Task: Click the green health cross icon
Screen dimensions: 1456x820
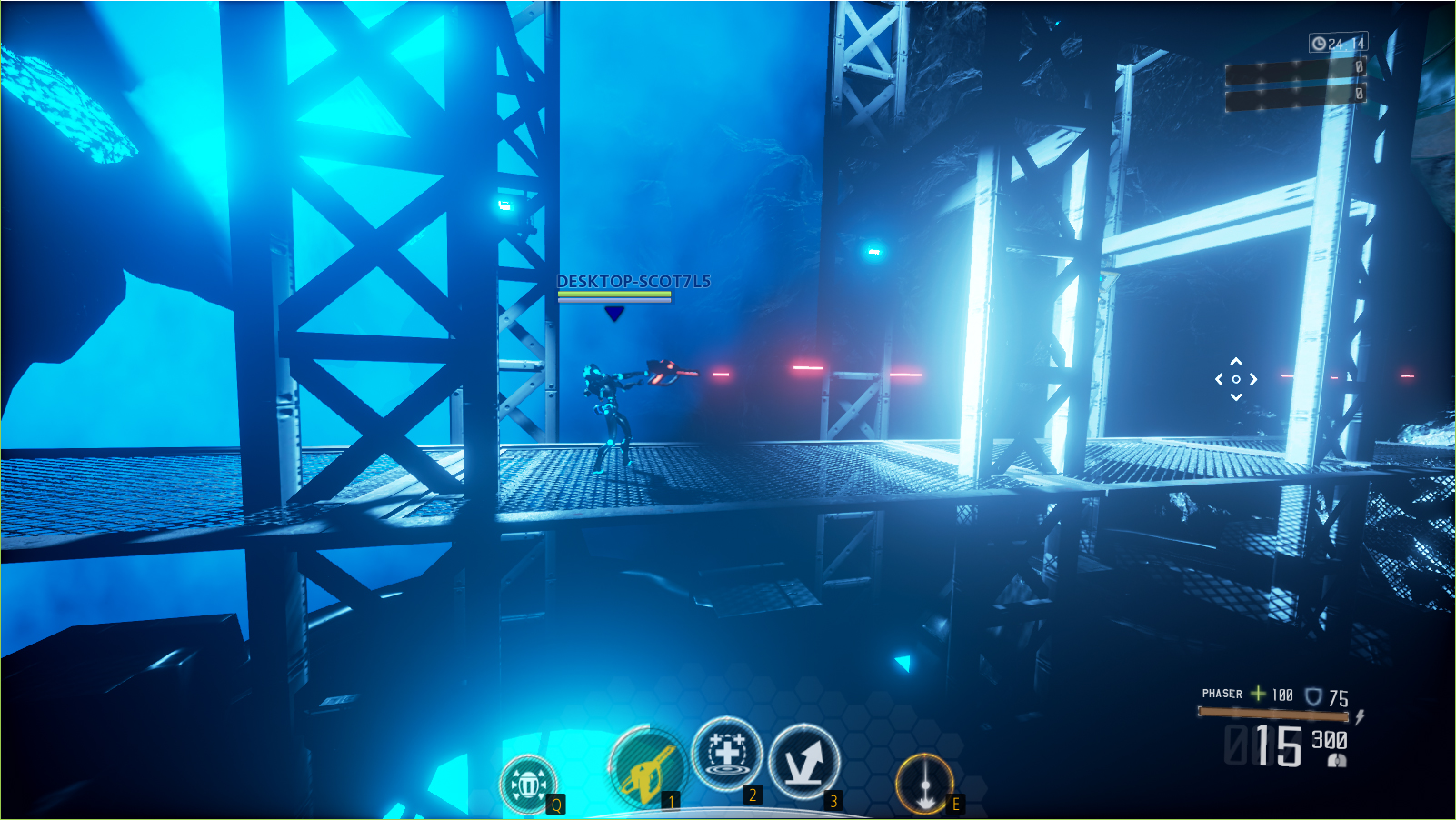Action: [1256, 694]
